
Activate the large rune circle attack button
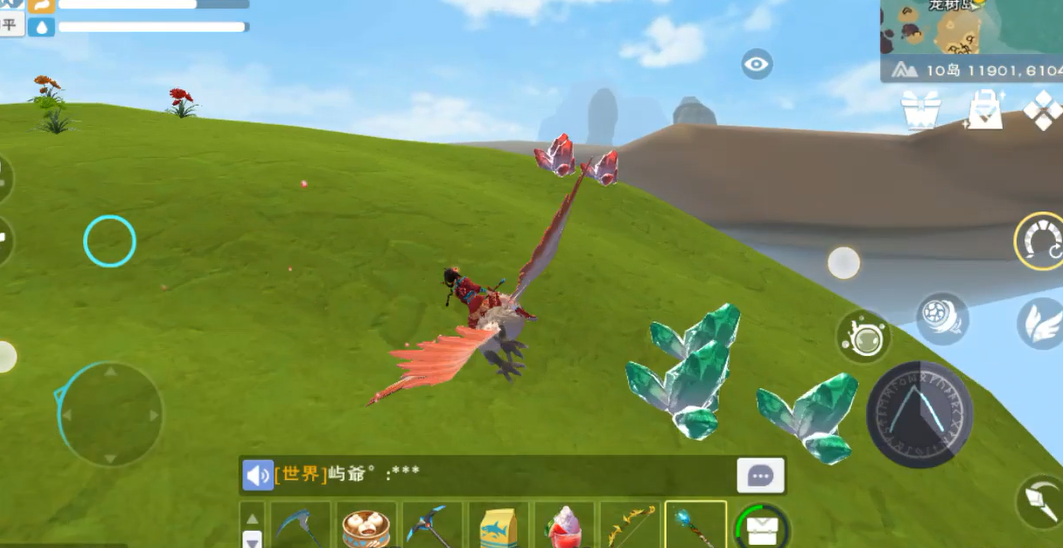tap(919, 415)
